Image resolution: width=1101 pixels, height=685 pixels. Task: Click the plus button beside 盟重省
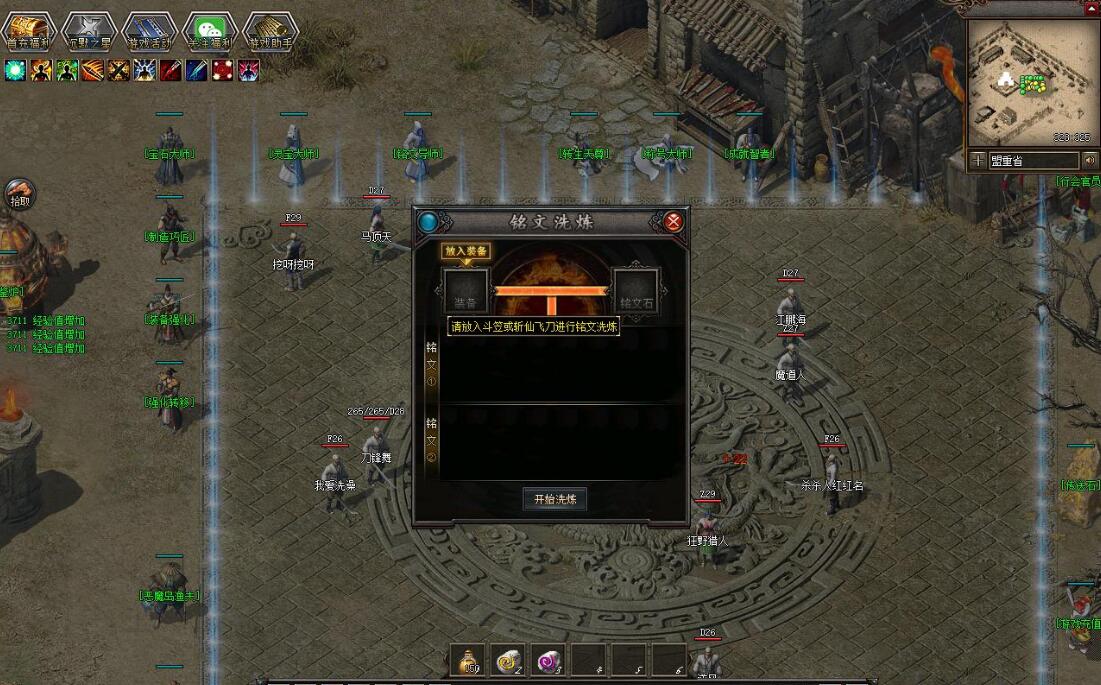(977, 160)
